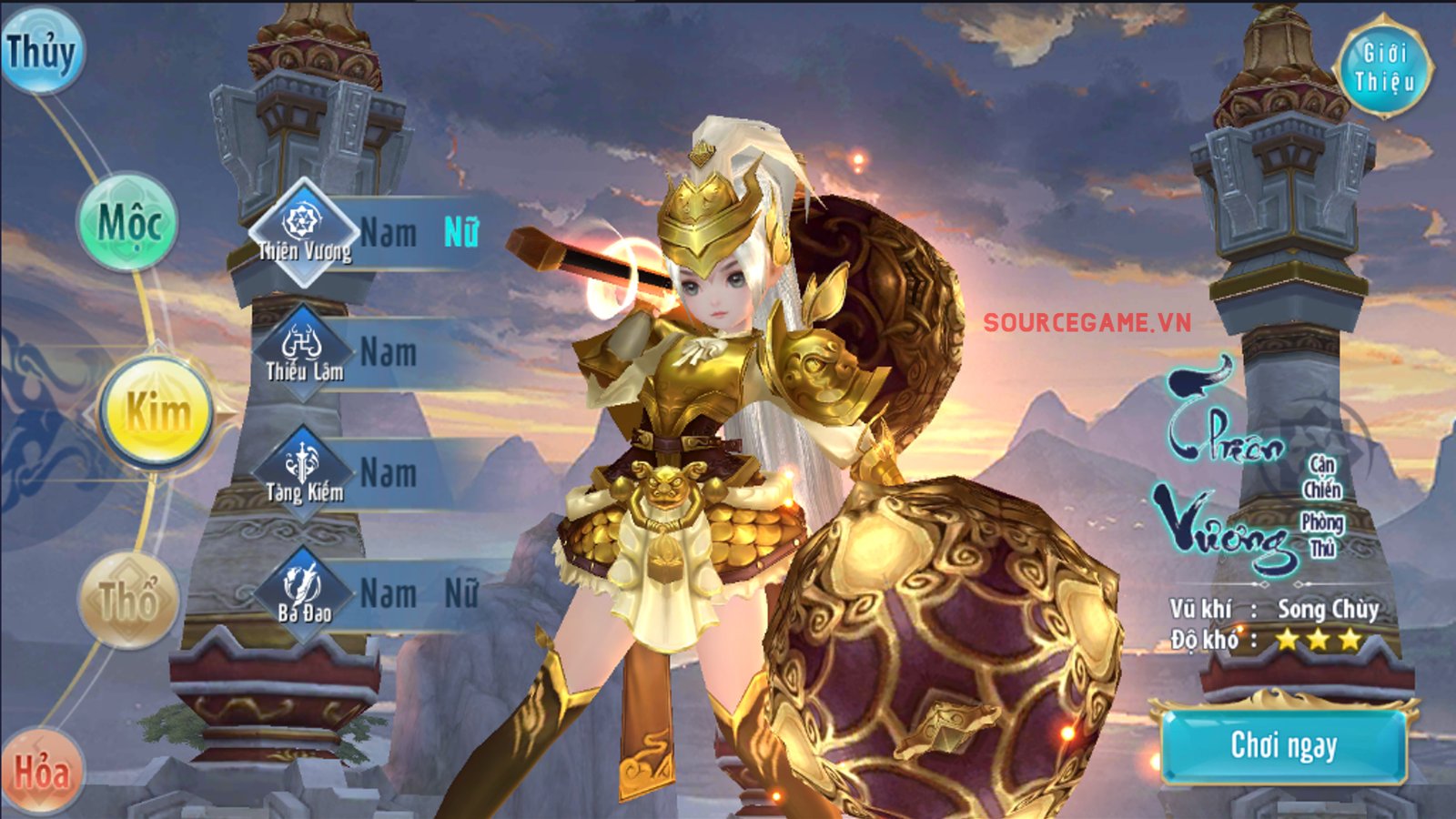
Task: Select Nam gender for Tàng Kiếm
Action: pyautogui.click(x=389, y=473)
